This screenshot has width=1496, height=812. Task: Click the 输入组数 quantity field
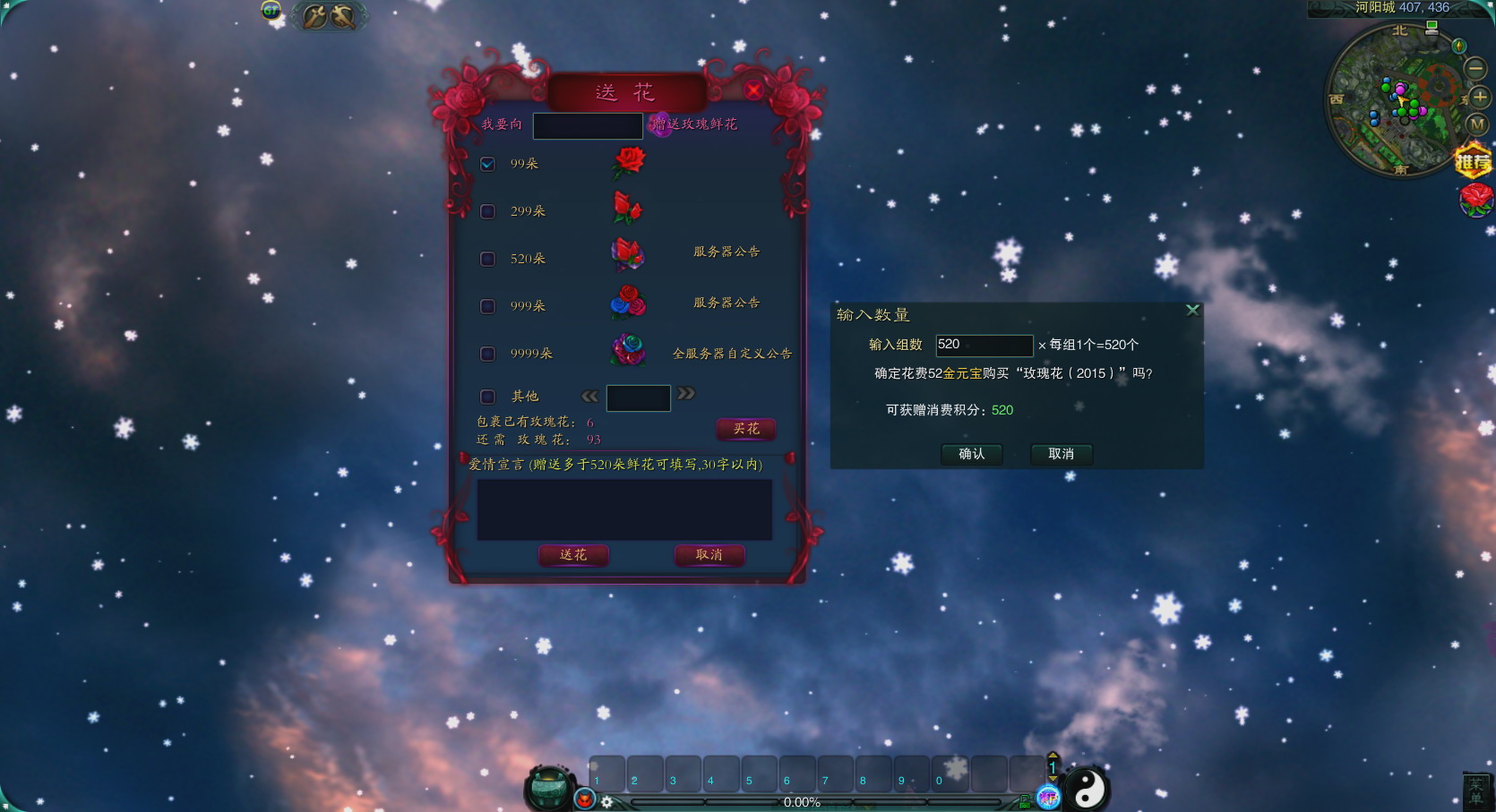(984, 345)
